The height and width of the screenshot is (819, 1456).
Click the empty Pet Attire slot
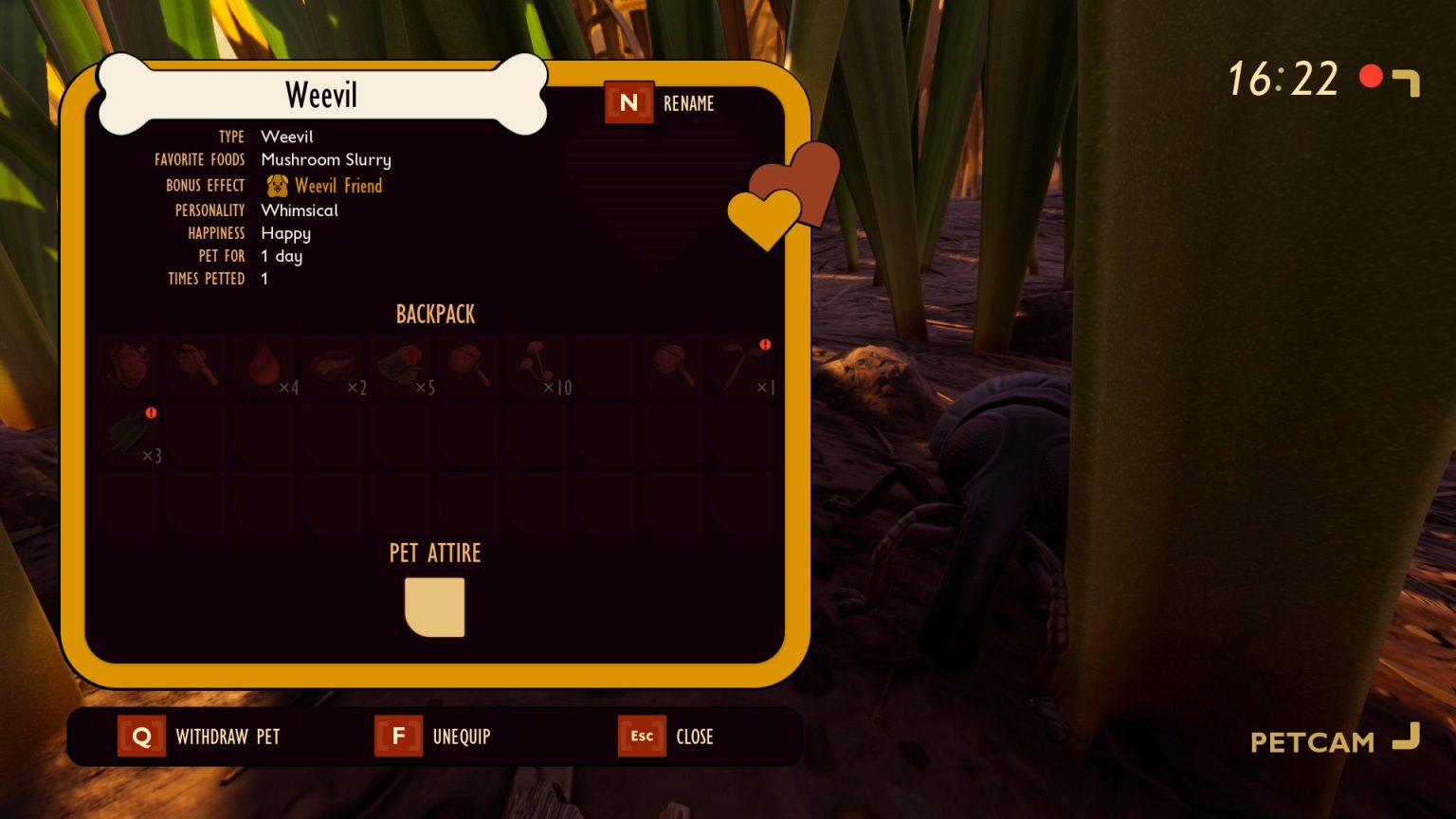point(434,607)
